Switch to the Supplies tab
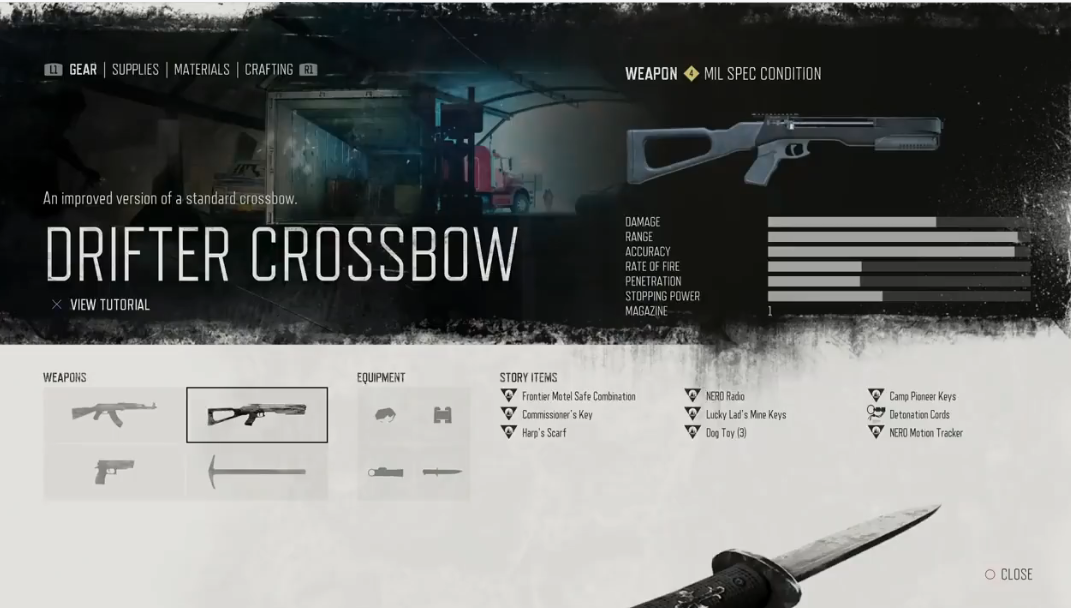 click(x=135, y=70)
